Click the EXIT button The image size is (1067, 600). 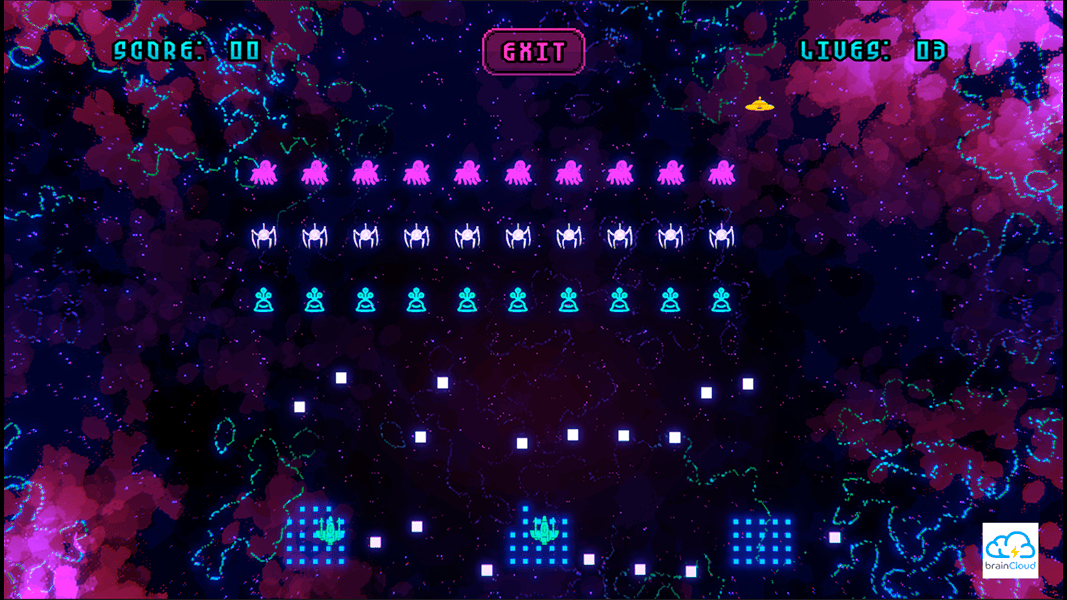534,52
